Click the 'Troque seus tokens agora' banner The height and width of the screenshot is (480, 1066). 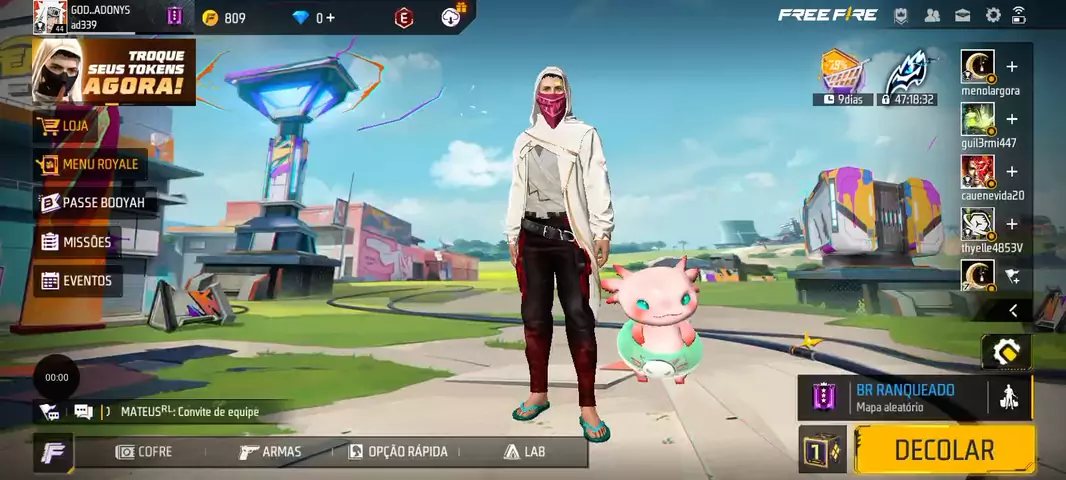pos(114,71)
